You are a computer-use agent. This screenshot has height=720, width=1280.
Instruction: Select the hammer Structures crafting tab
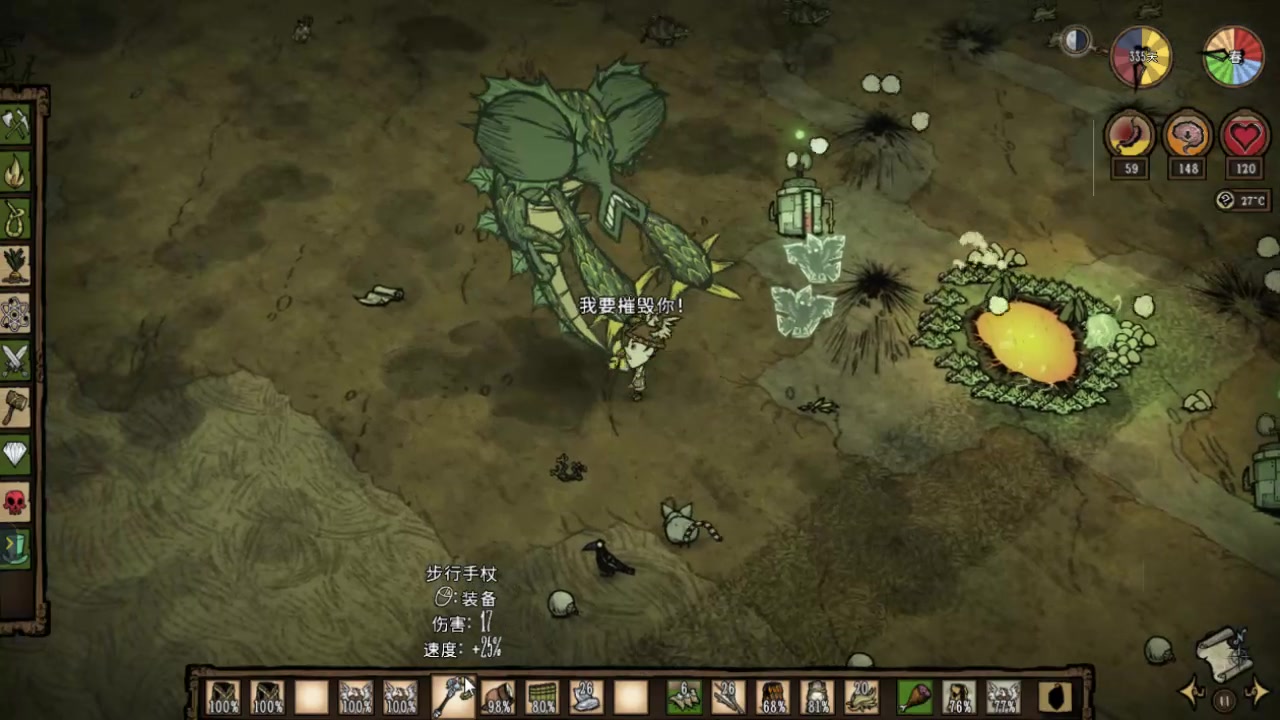16,407
